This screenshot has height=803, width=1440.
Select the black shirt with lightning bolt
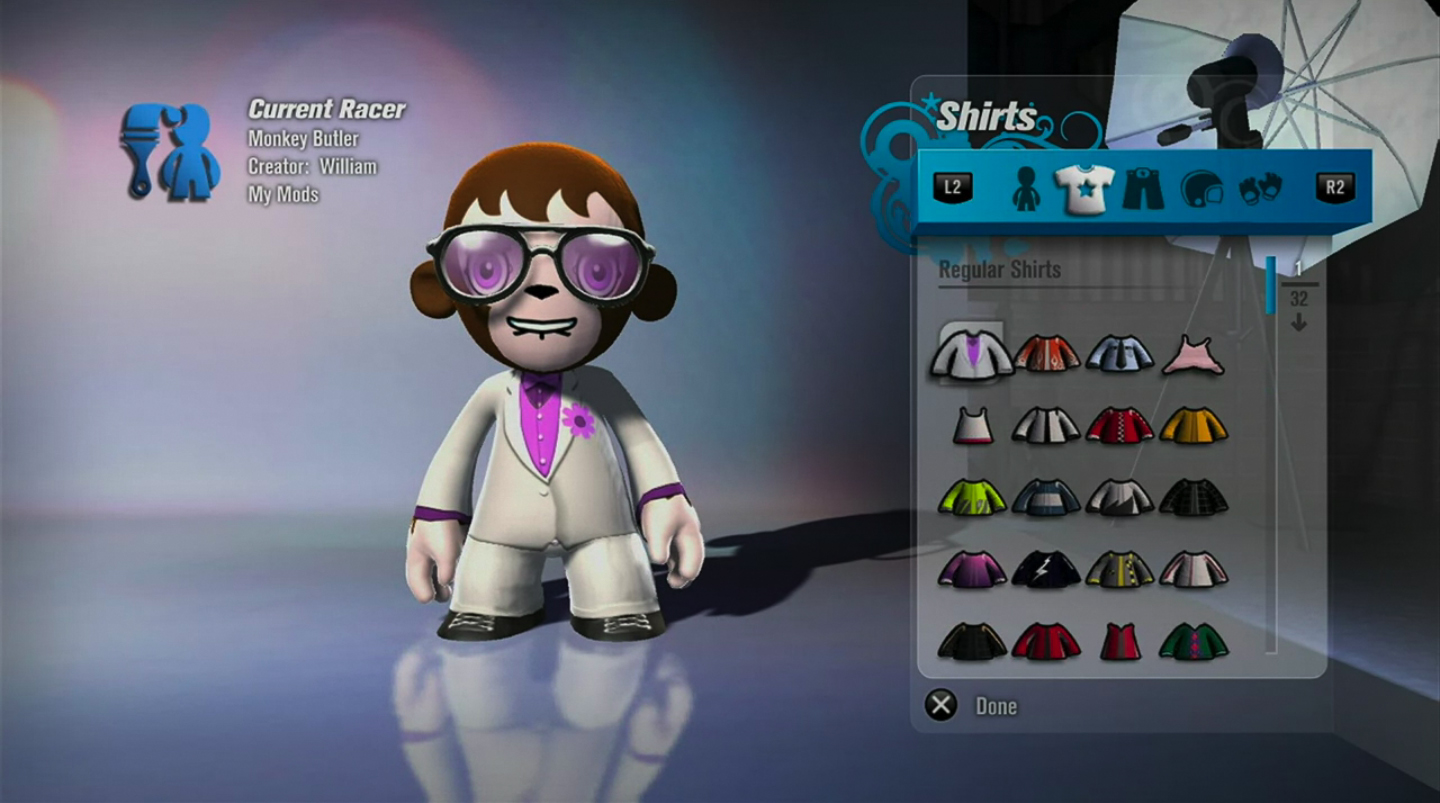coord(1047,569)
